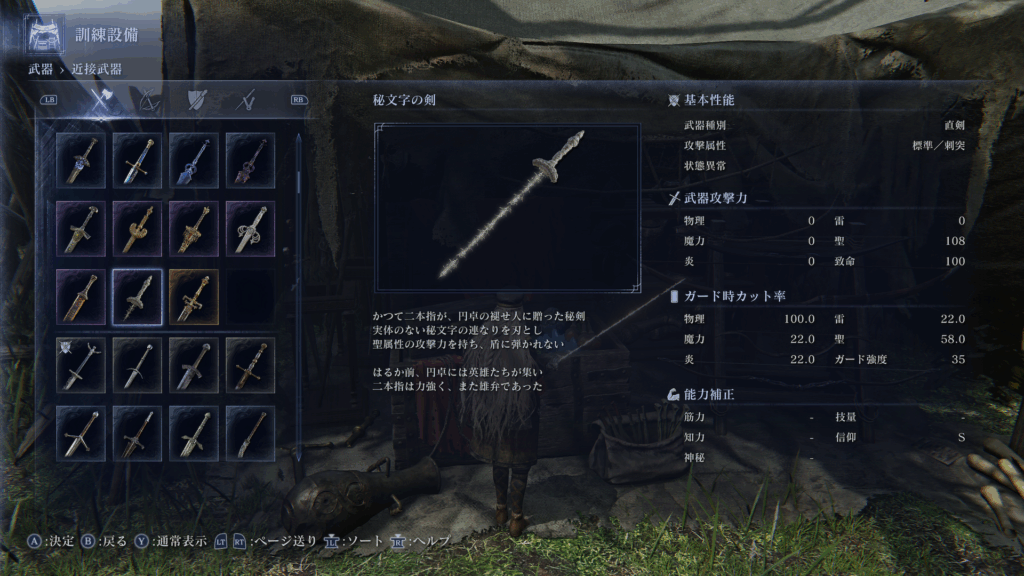Select the wide bronze blade on purple background
The image size is (1024, 576).
tap(81, 297)
